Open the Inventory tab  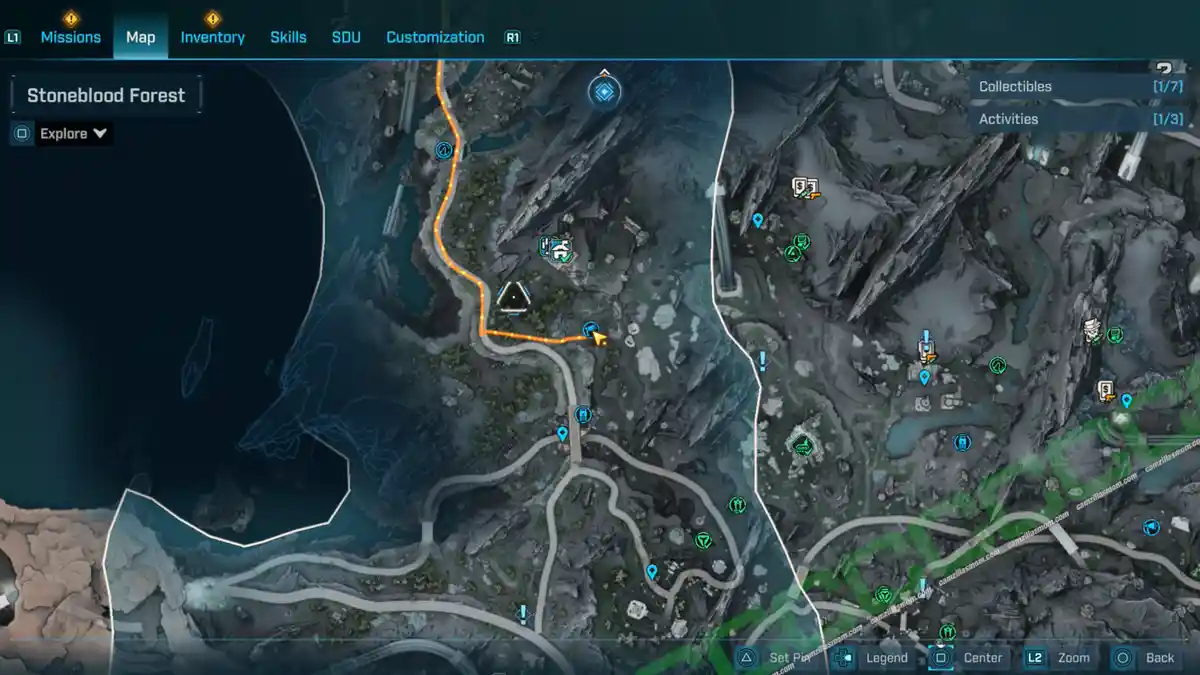(212, 37)
